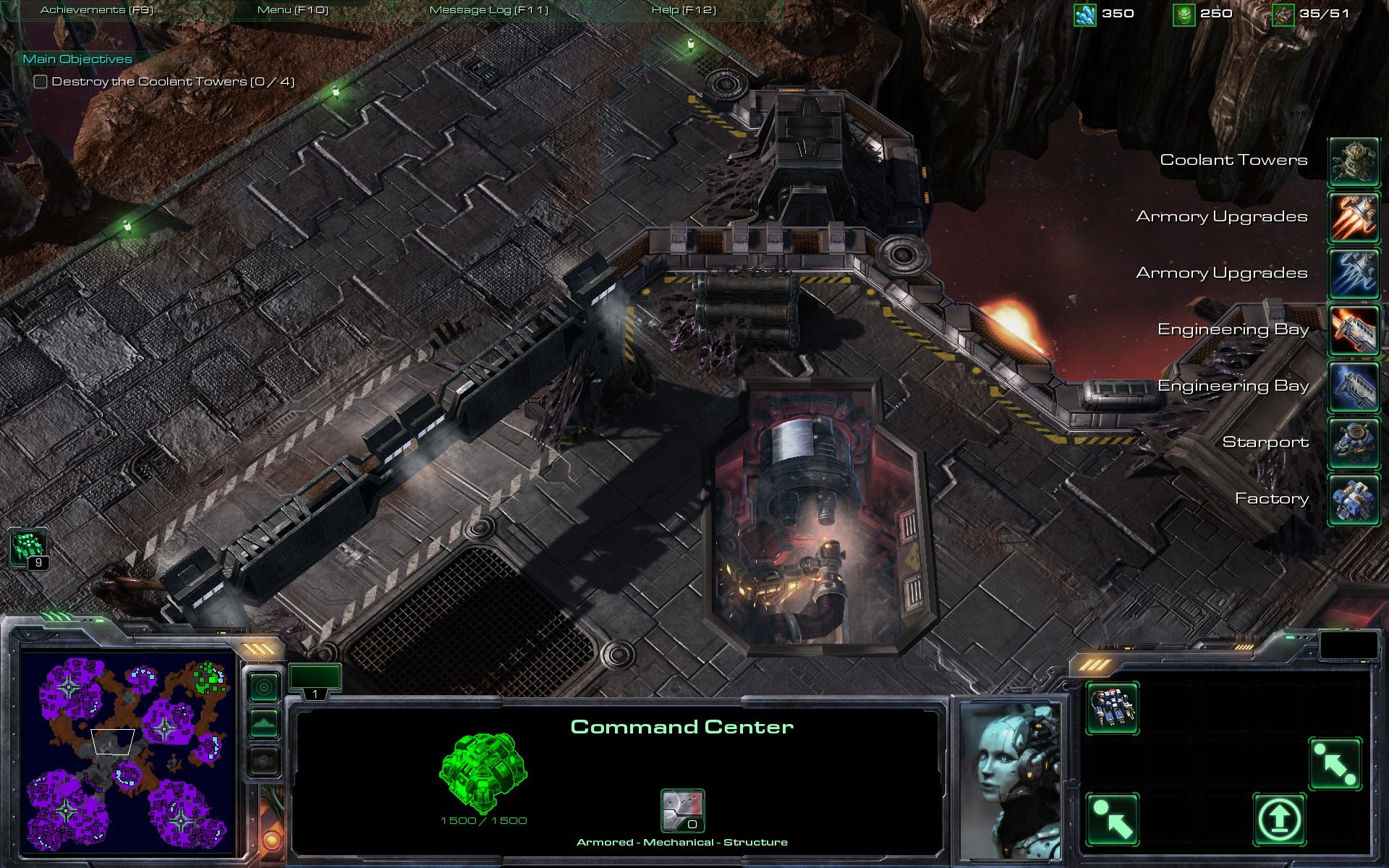
Task: Choose the Starport icon
Action: pos(1354,443)
